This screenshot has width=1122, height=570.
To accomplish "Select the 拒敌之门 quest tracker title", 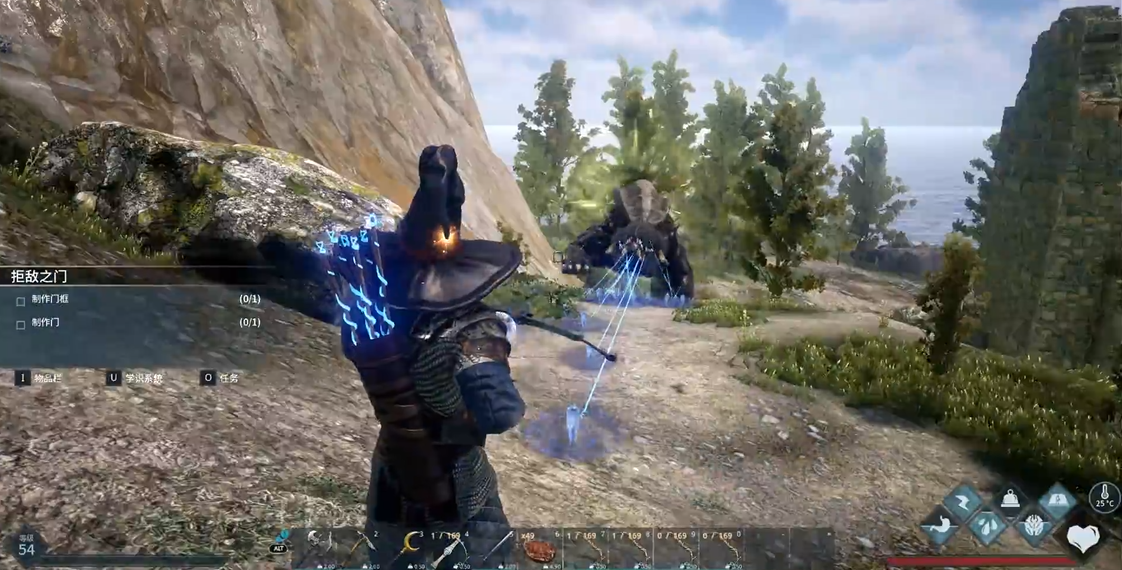I will click(x=40, y=276).
